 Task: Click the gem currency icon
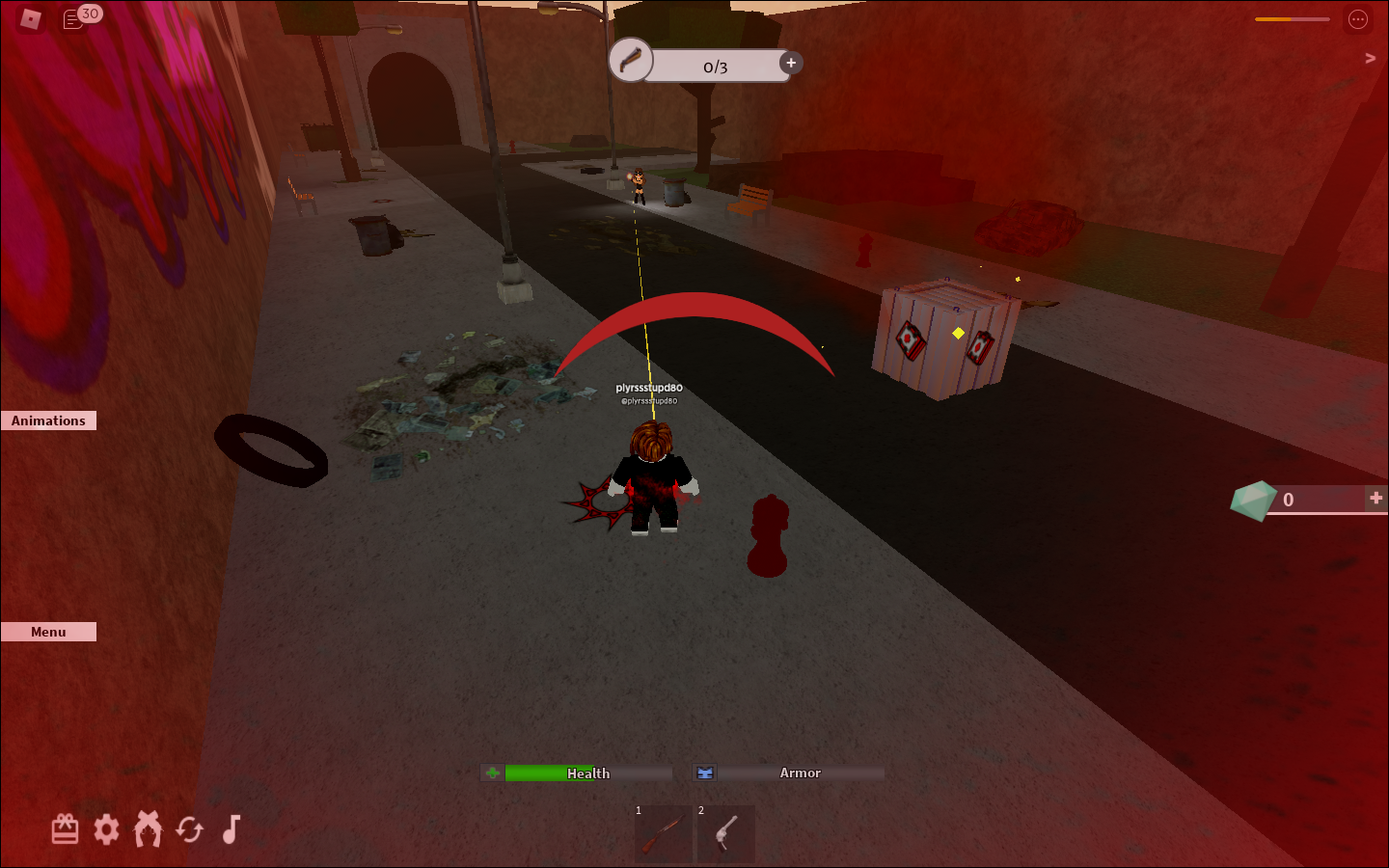coord(1252,500)
